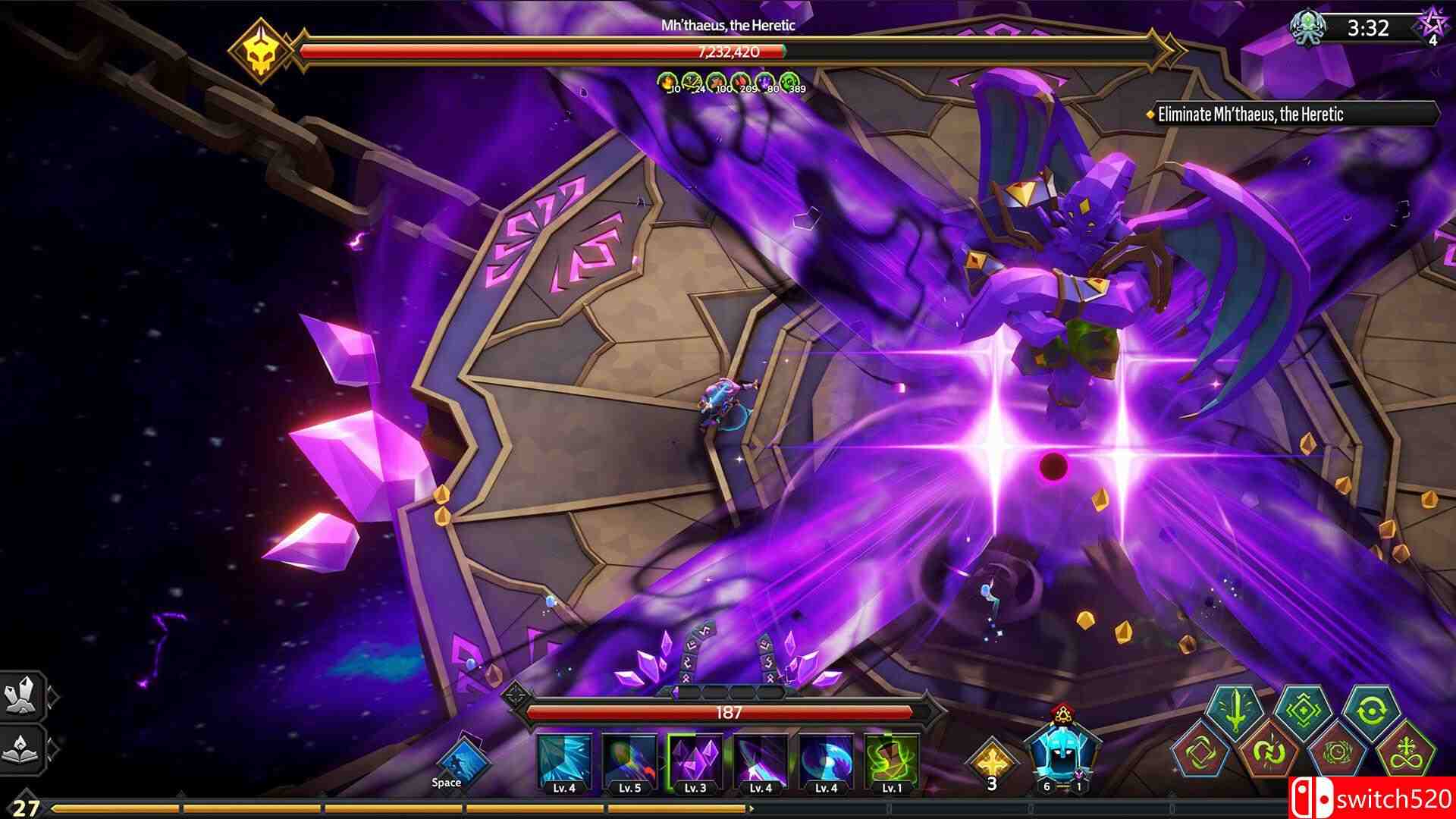1456x819 pixels.
Task: Click the poison stack counter showing 389
Action: point(789,82)
